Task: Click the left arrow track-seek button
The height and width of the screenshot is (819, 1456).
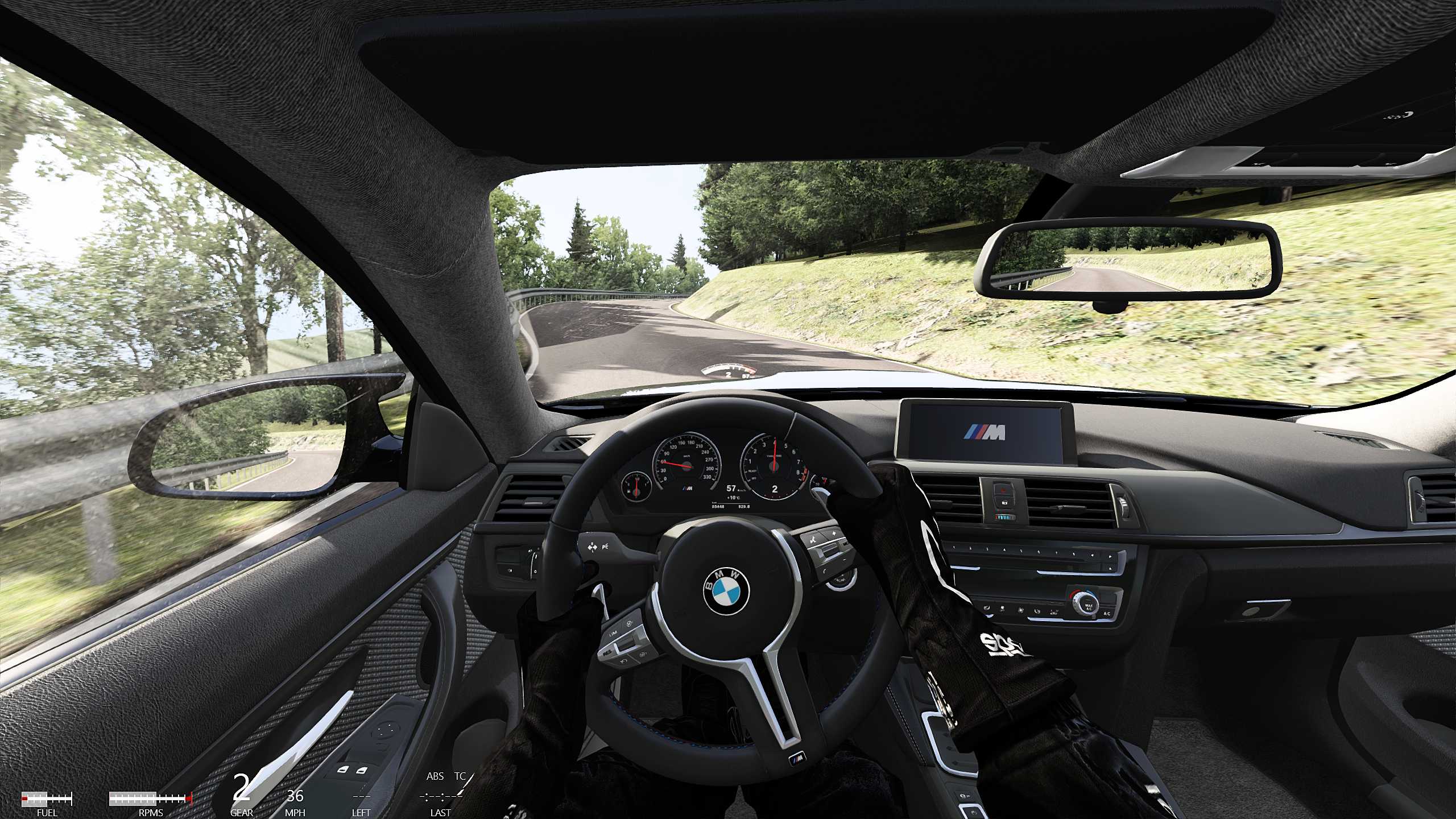Action: 1092,556
